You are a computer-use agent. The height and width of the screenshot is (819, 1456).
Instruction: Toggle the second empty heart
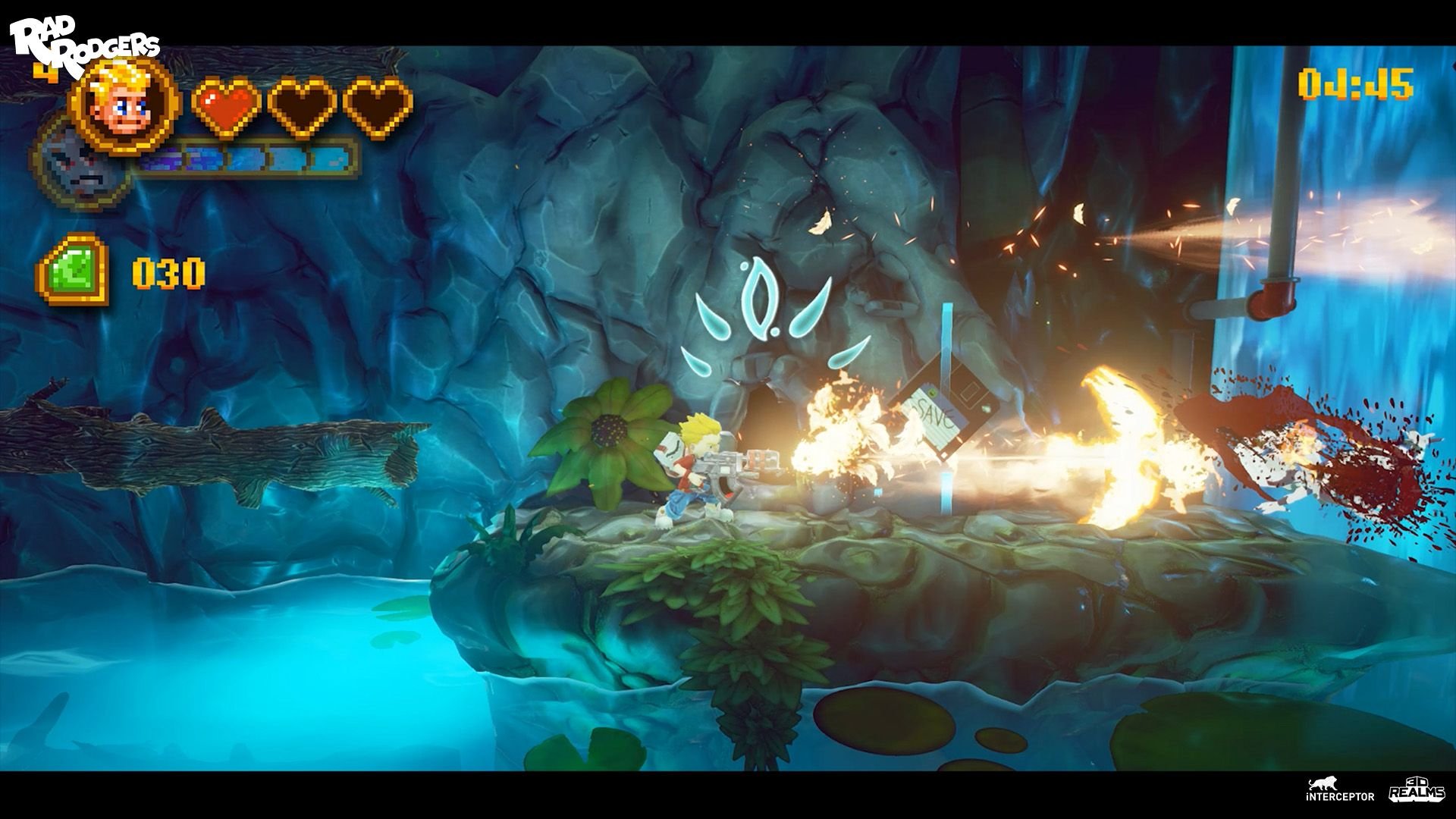tap(301, 106)
